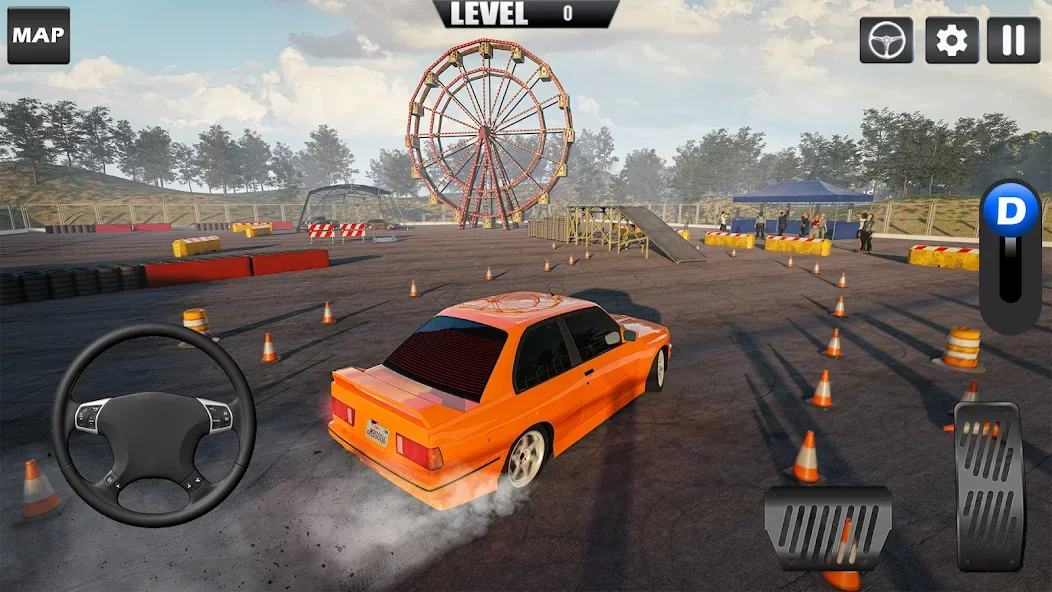1052x592 pixels.
Task: Step on the tall gas pedal
Action: coord(990,485)
